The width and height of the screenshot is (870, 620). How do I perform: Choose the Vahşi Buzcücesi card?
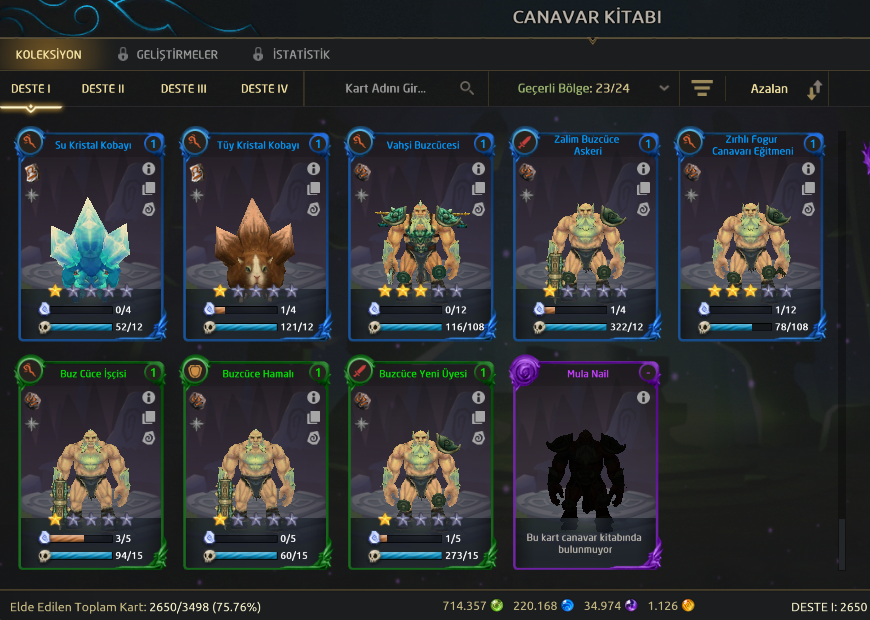pos(421,234)
